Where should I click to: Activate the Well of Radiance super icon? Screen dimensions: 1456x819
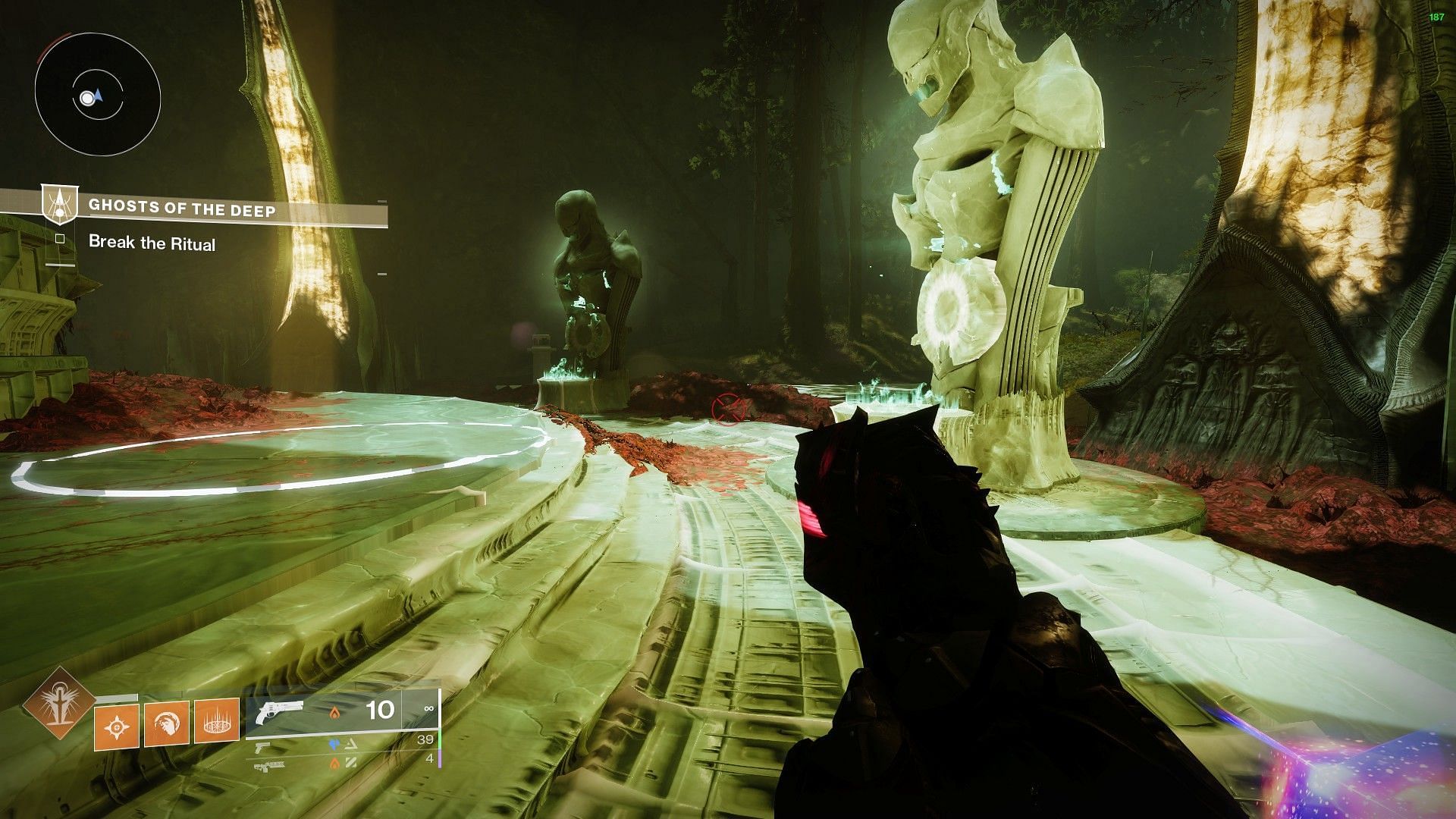coord(57,705)
